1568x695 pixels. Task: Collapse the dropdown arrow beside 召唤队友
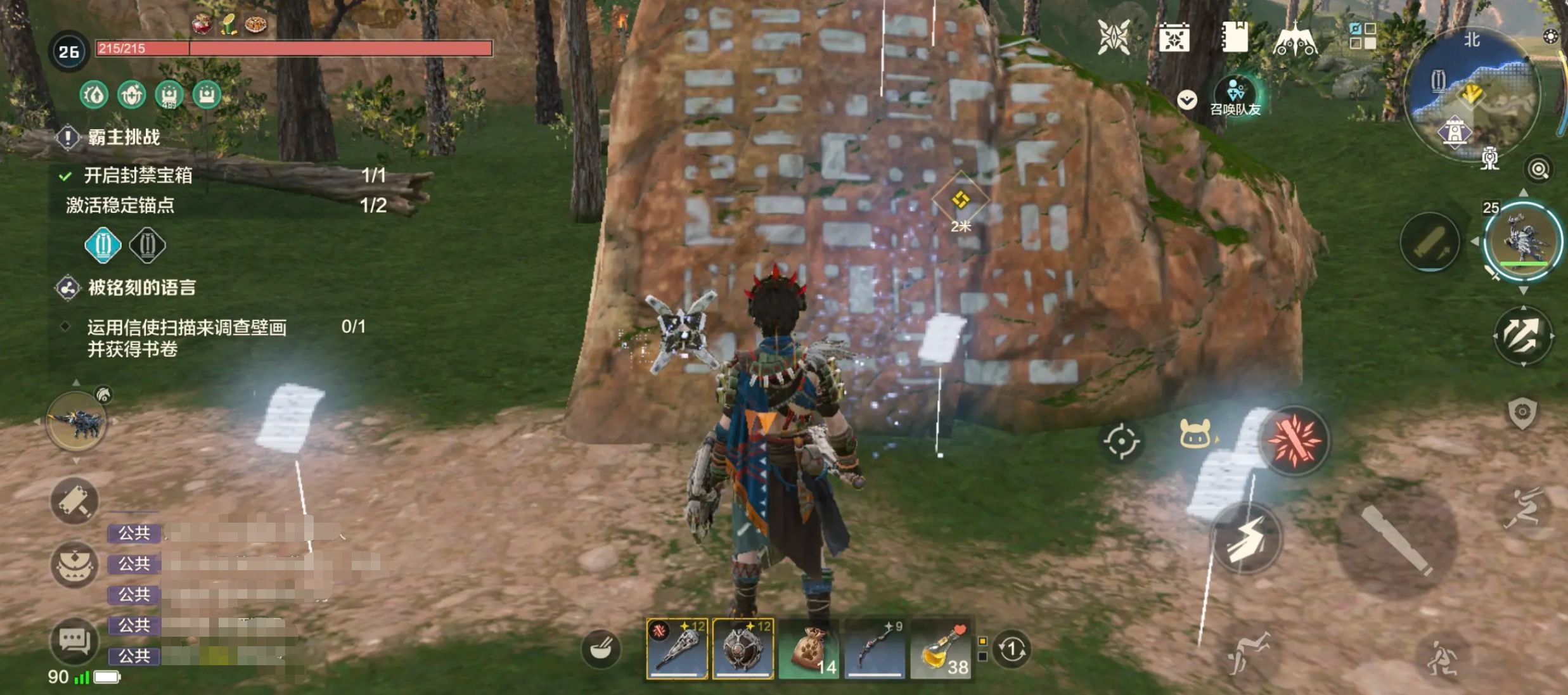point(1187,99)
